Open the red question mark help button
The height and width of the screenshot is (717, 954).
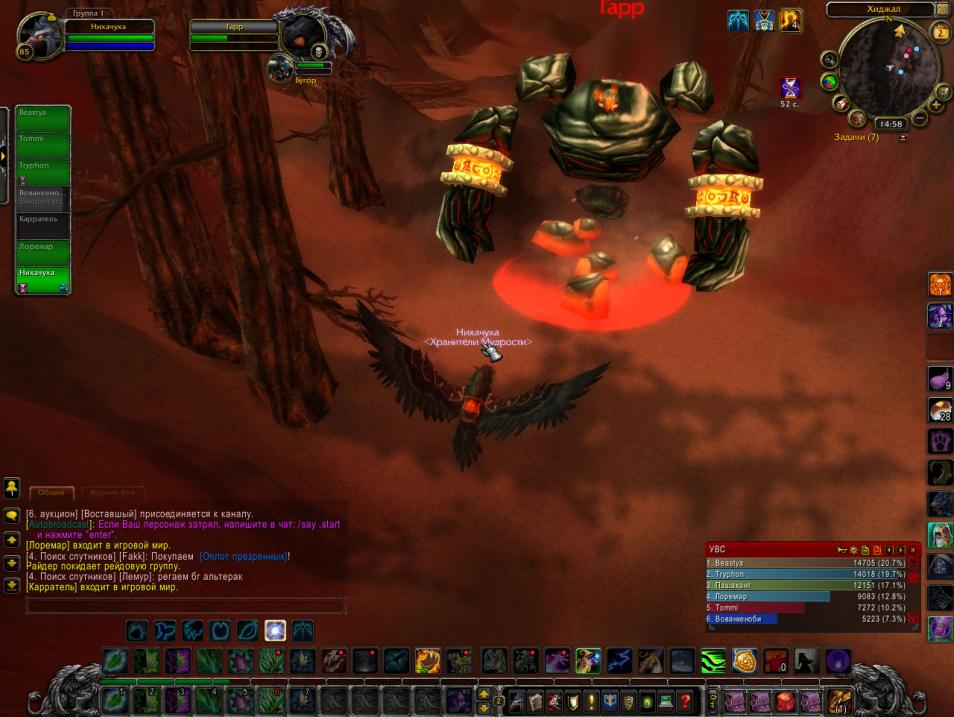tap(685, 701)
